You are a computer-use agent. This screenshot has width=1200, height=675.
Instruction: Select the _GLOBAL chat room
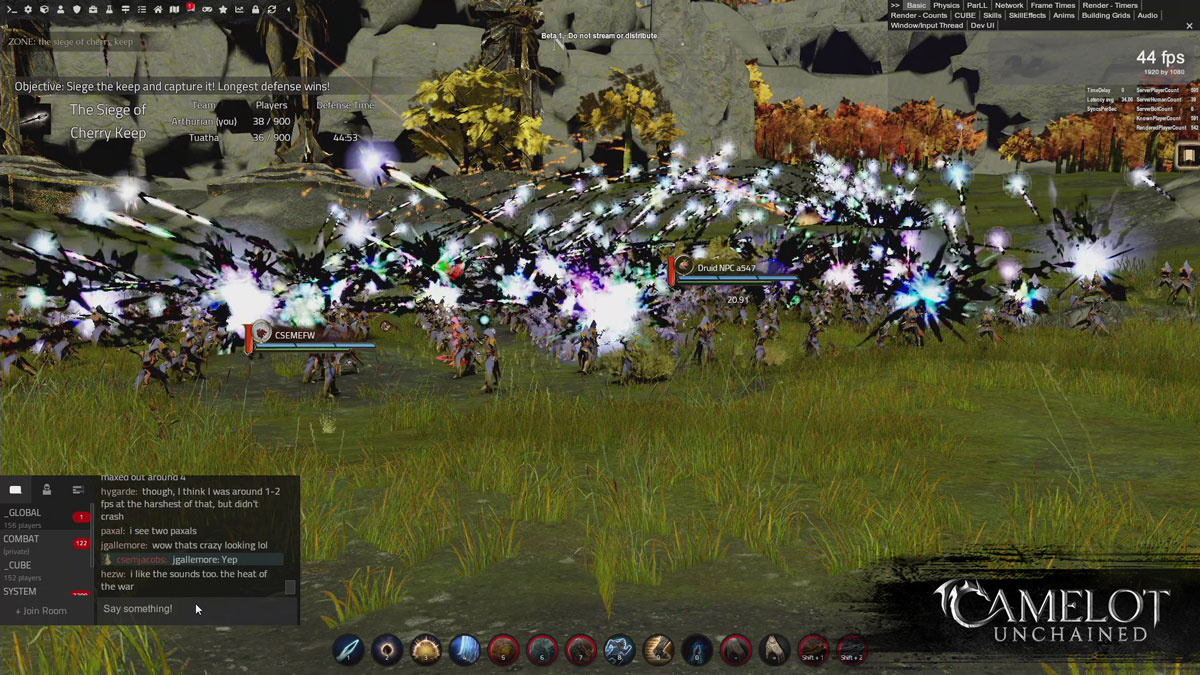click(x=24, y=513)
